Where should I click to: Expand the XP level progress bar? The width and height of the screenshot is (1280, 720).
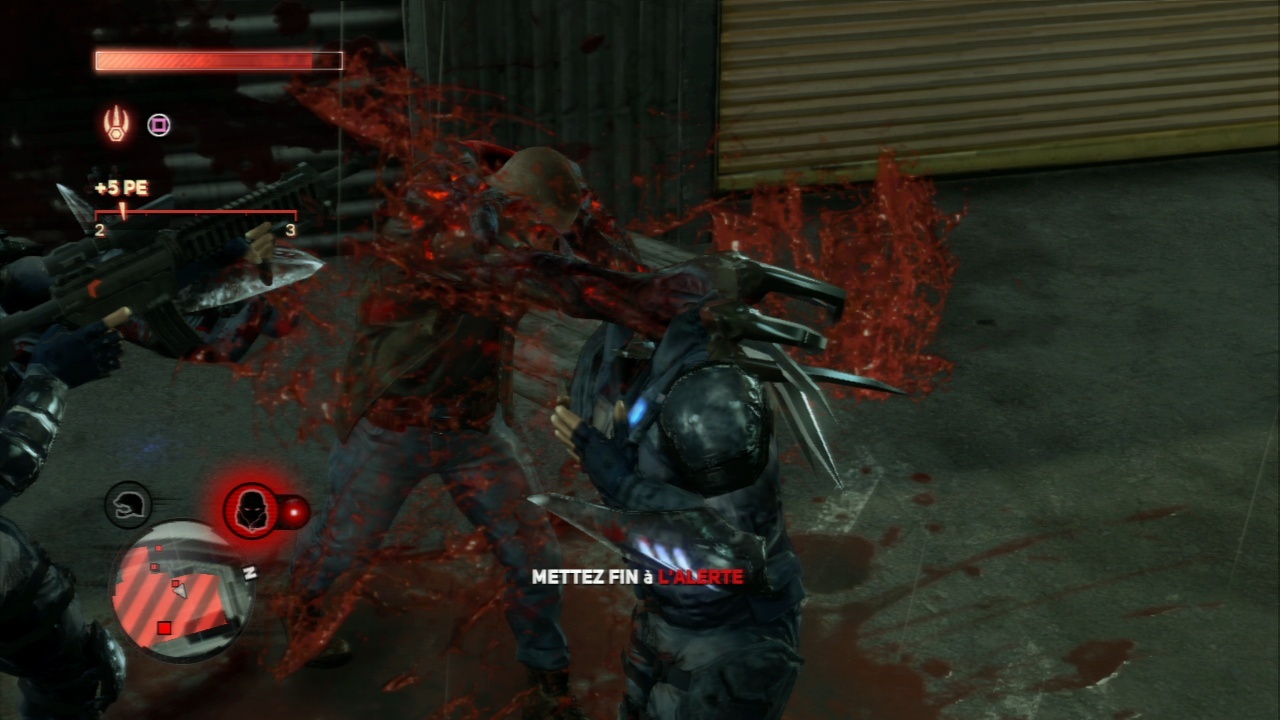point(195,213)
